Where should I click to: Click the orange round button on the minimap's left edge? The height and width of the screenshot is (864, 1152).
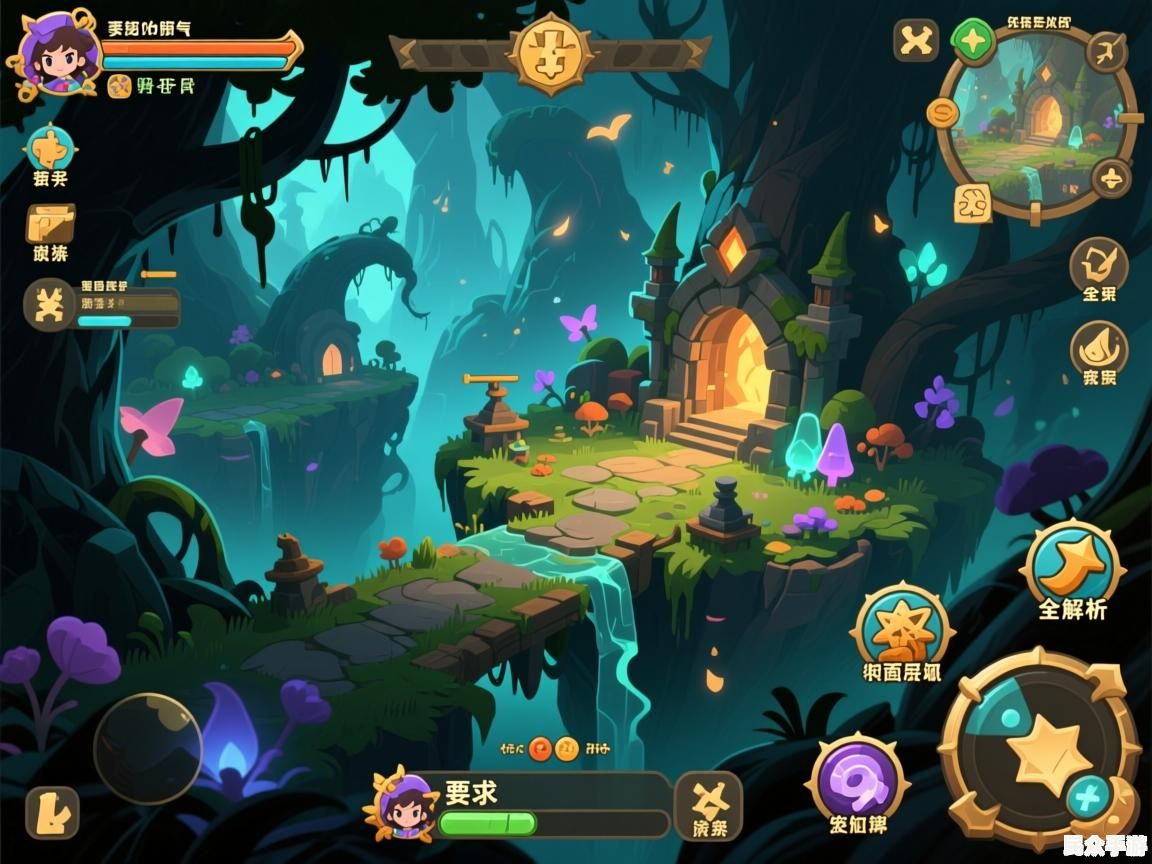pos(942,112)
